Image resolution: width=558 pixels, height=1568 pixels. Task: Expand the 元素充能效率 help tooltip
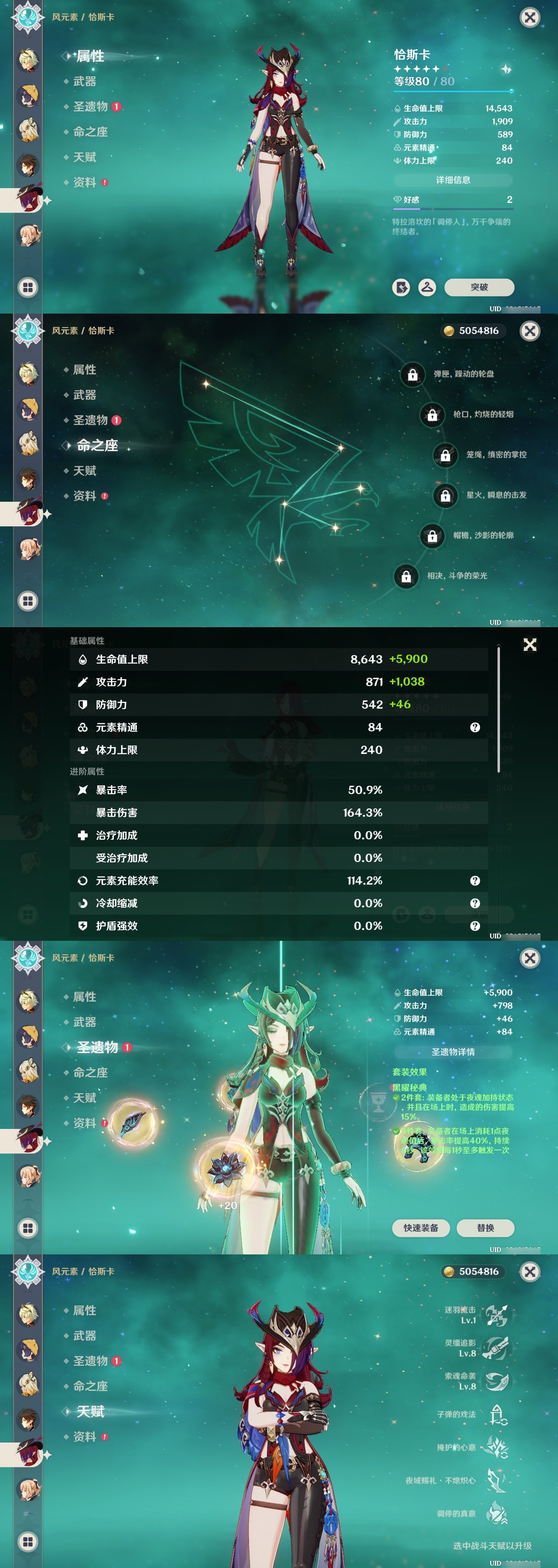click(475, 881)
